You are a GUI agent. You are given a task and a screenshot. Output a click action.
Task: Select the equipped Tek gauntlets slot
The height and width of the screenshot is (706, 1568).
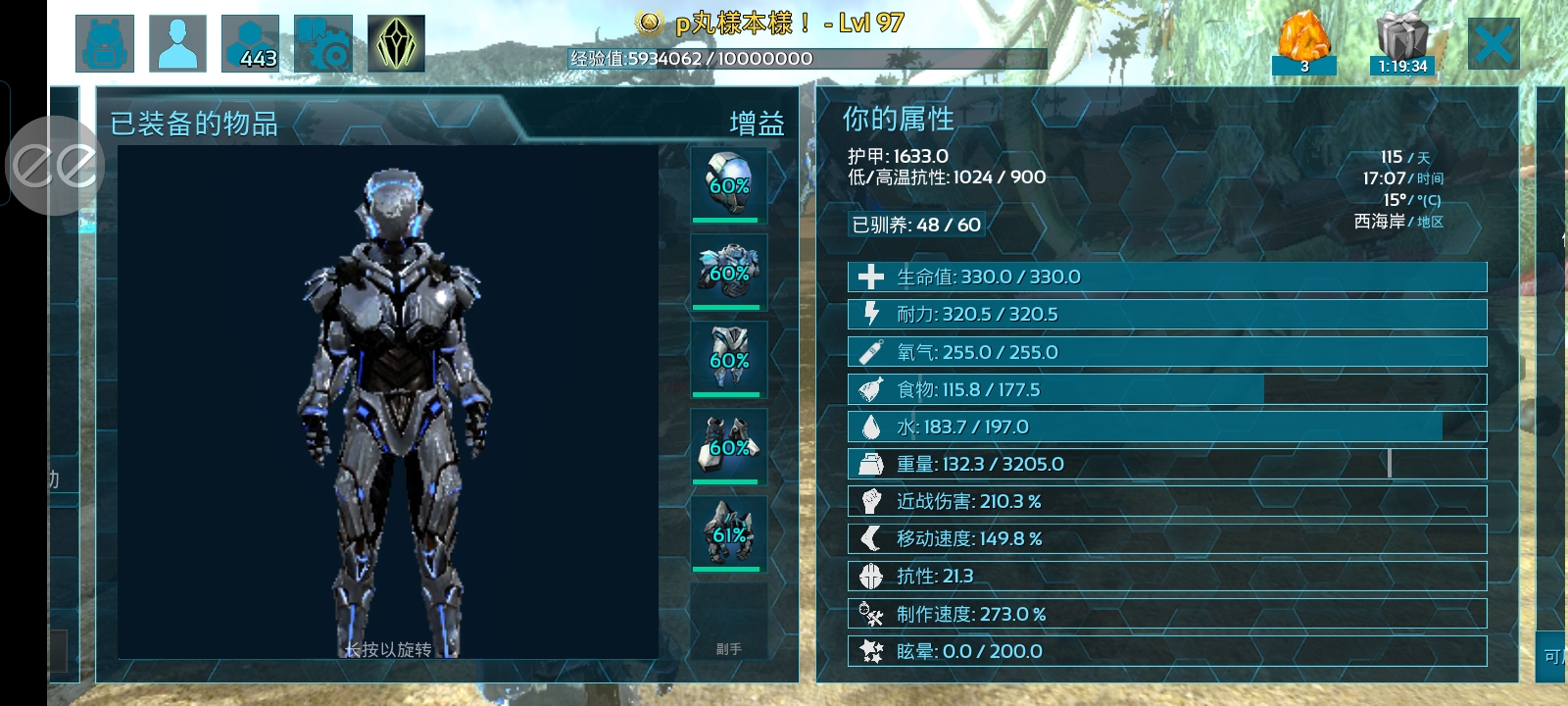[x=728, y=446]
